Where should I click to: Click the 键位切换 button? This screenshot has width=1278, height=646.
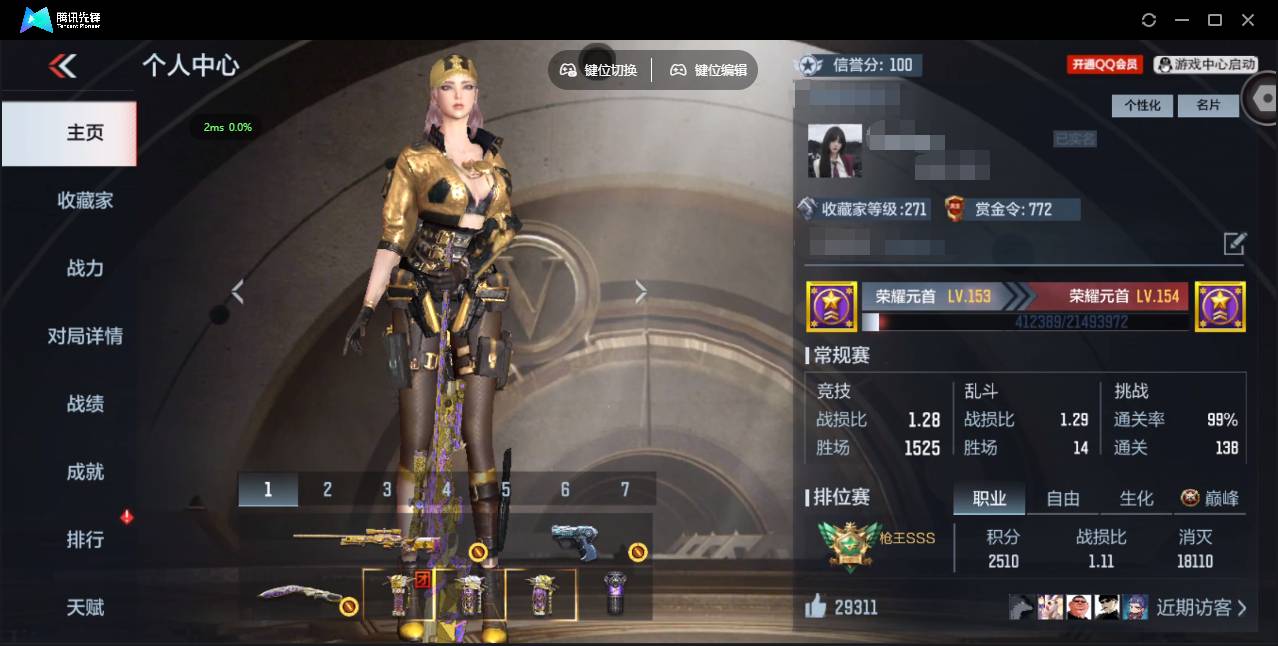pyautogui.click(x=598, y=70)
